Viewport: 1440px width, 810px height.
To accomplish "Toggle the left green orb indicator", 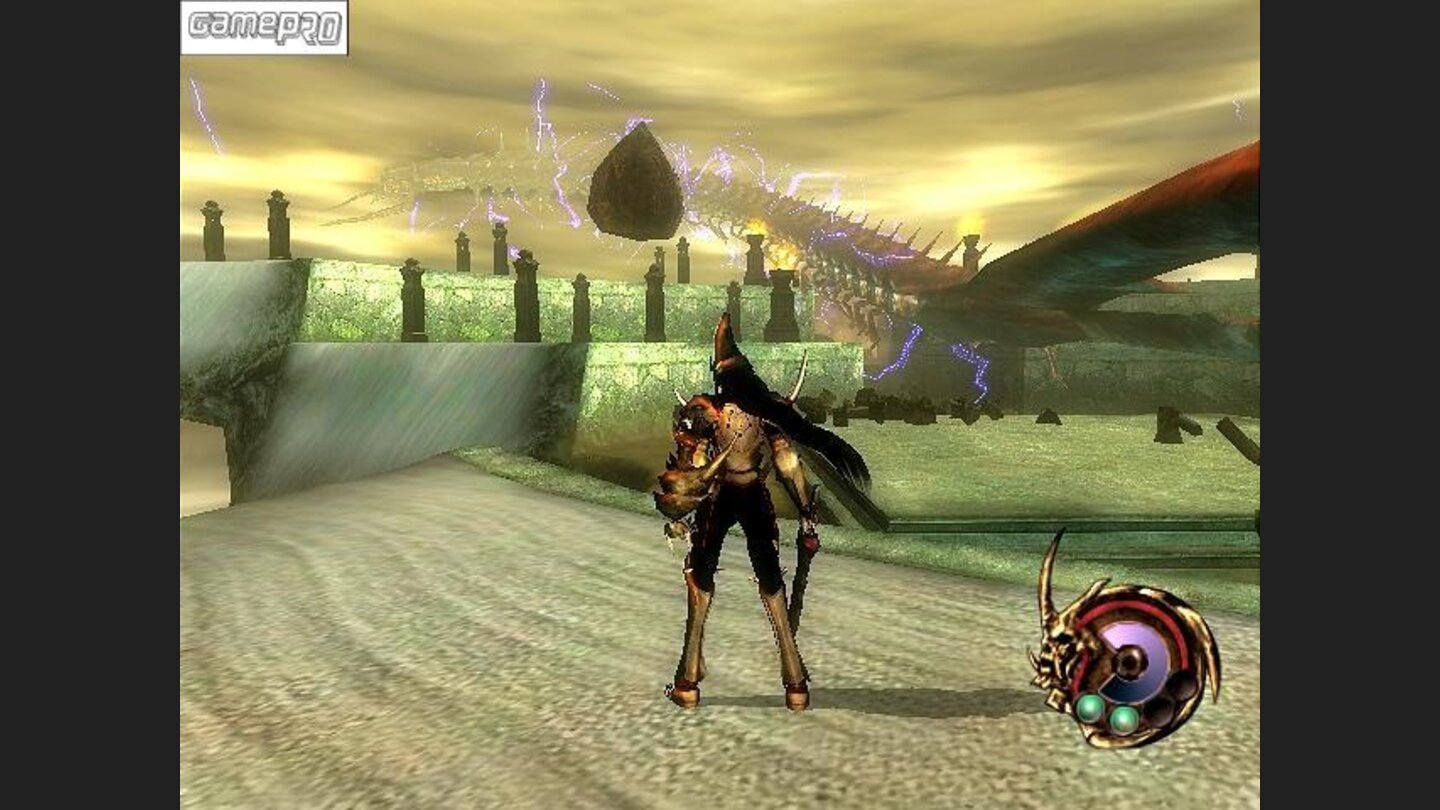I will click(x=1090, y=708).
